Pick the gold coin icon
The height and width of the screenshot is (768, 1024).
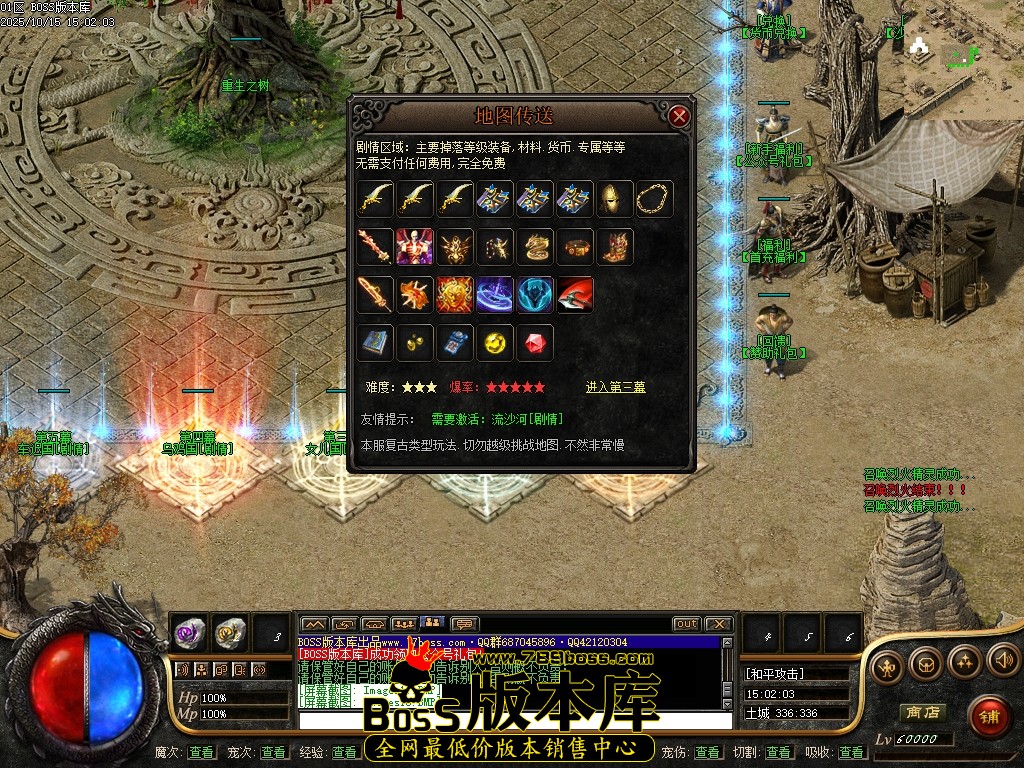pyautogui.click(x=495, y=343)
